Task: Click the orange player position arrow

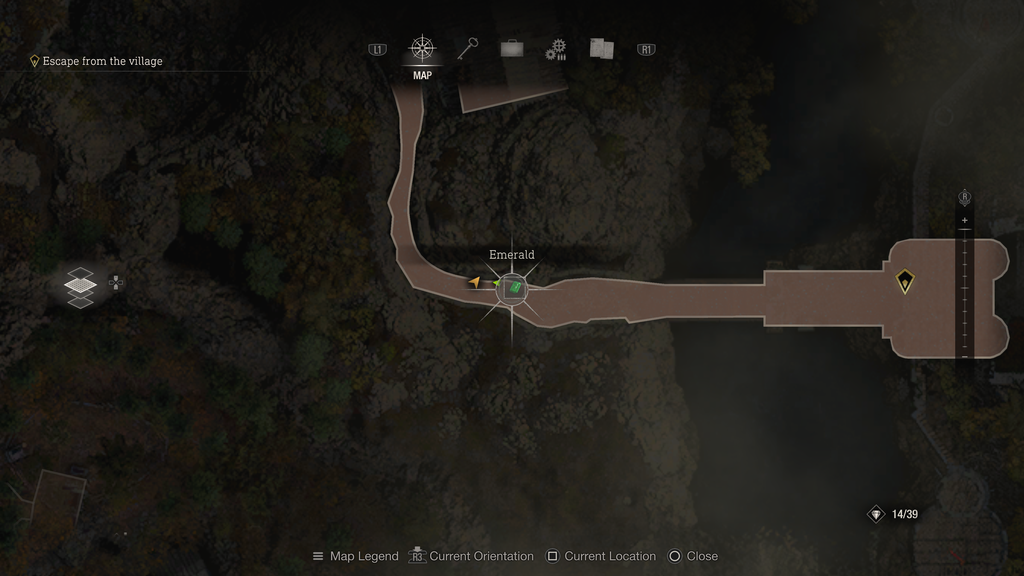Action: 474,282
